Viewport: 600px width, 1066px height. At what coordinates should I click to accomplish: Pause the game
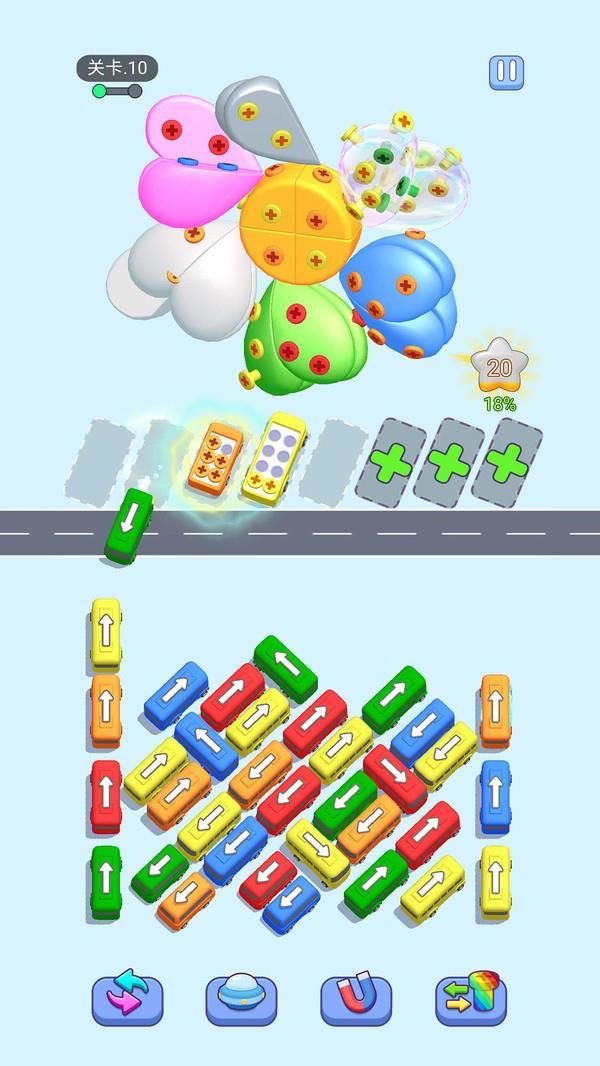point(504,71)
